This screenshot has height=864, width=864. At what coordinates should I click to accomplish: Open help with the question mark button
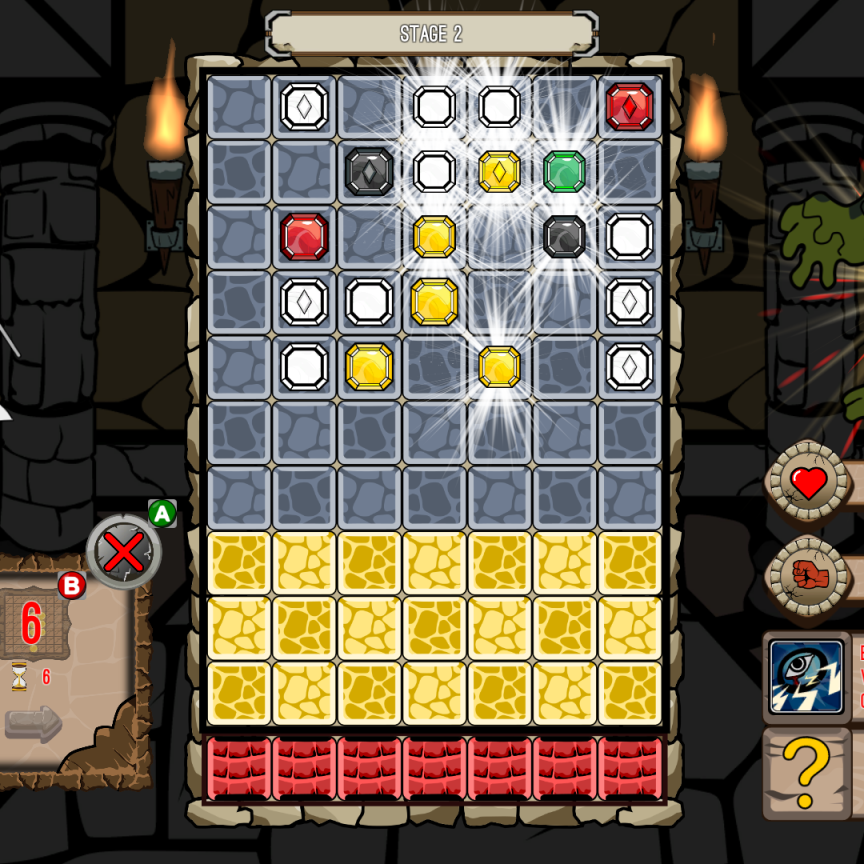[x=807, y=771]
